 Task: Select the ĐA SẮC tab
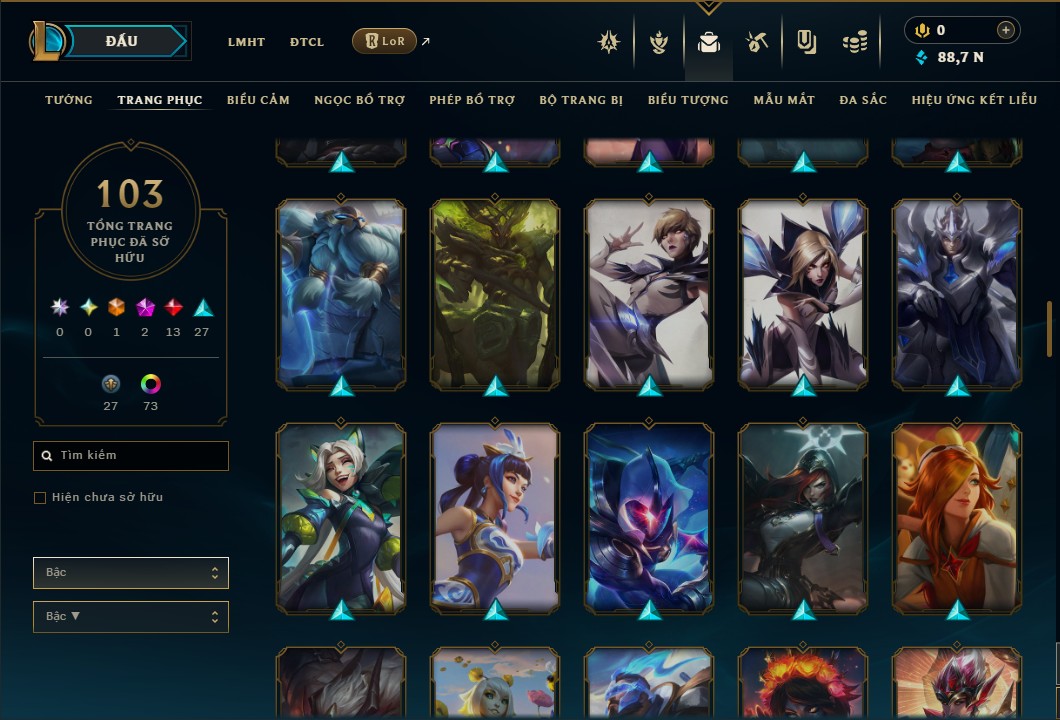(x=863, y=100)
